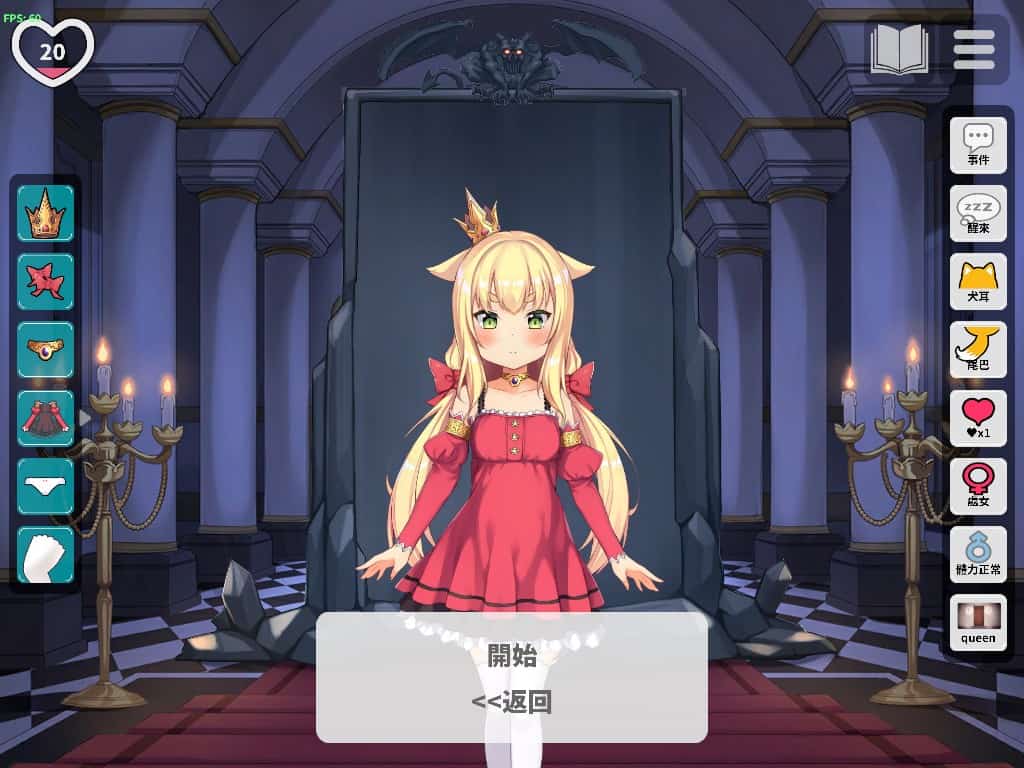
Task: Select the red dress outfit slot
Action: [x=45, y=418]
